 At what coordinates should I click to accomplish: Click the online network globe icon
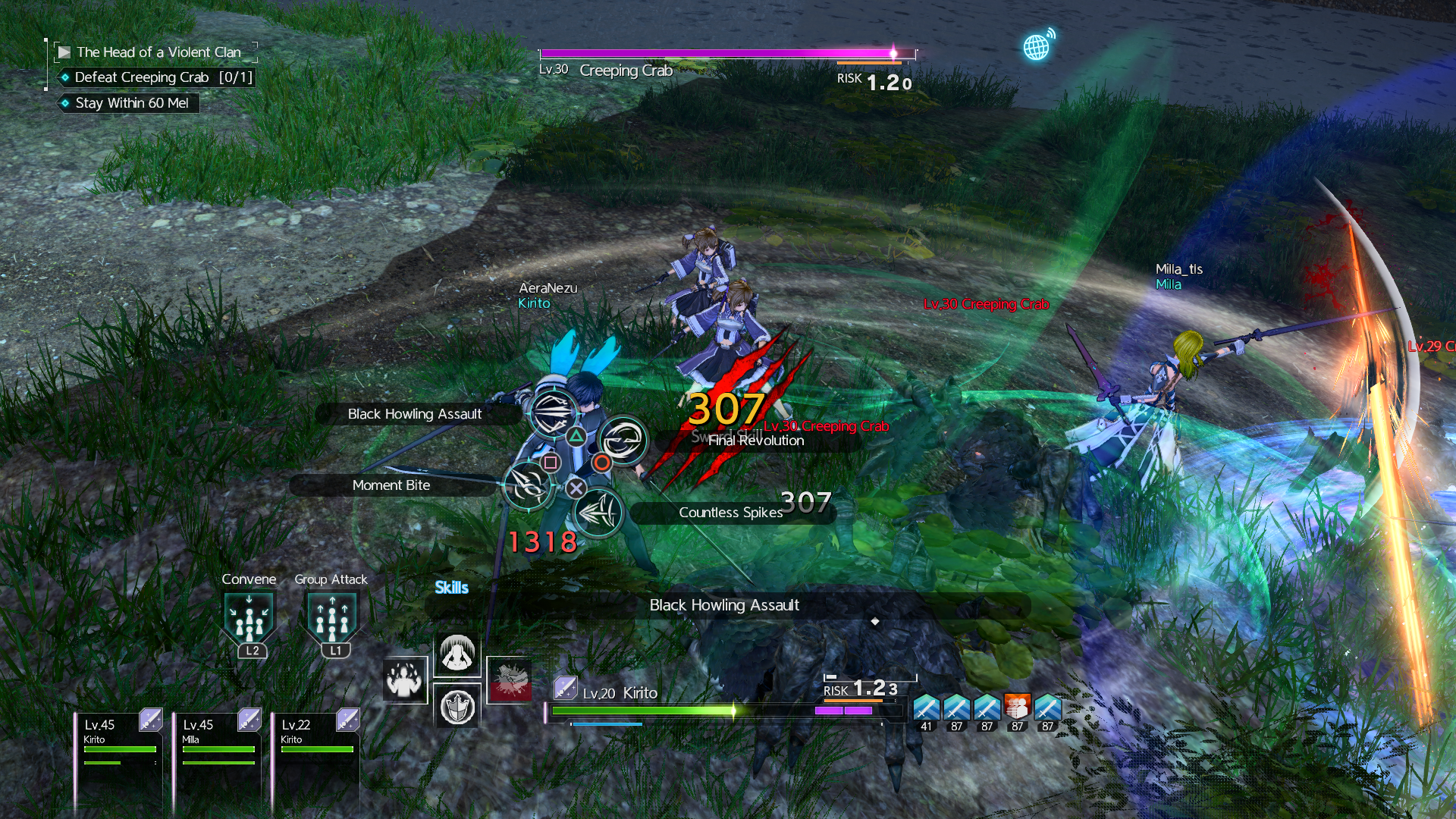point(1037,46)
